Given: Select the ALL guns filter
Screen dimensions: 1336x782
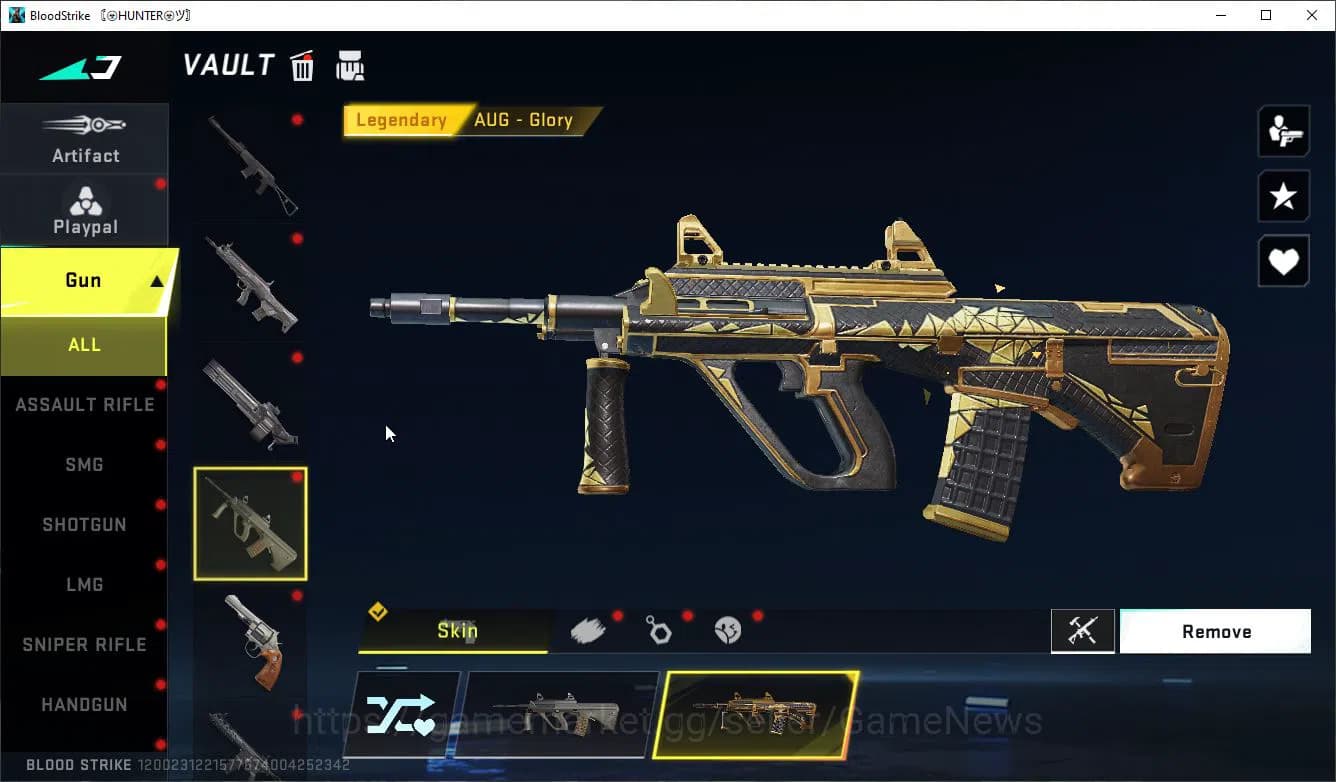Looking at the screenshot, I should coord(84,345).
